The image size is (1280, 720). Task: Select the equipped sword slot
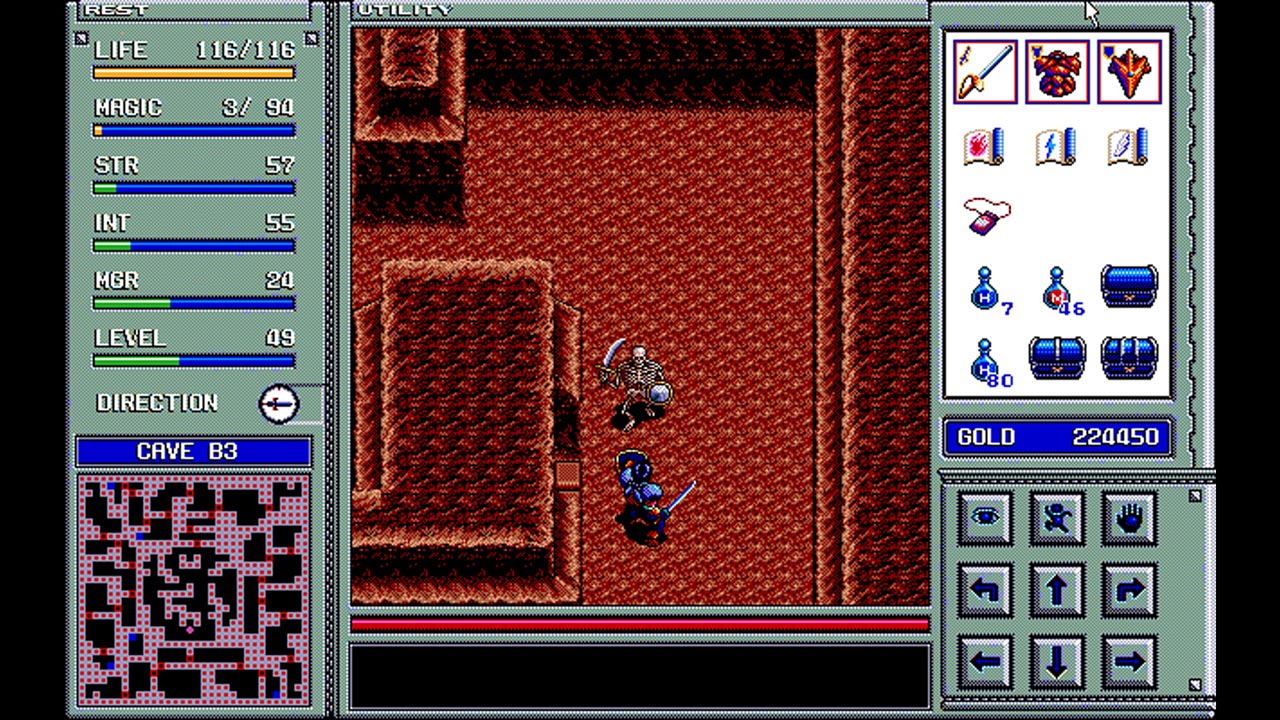pyautogui.click(x=984, y=71)
